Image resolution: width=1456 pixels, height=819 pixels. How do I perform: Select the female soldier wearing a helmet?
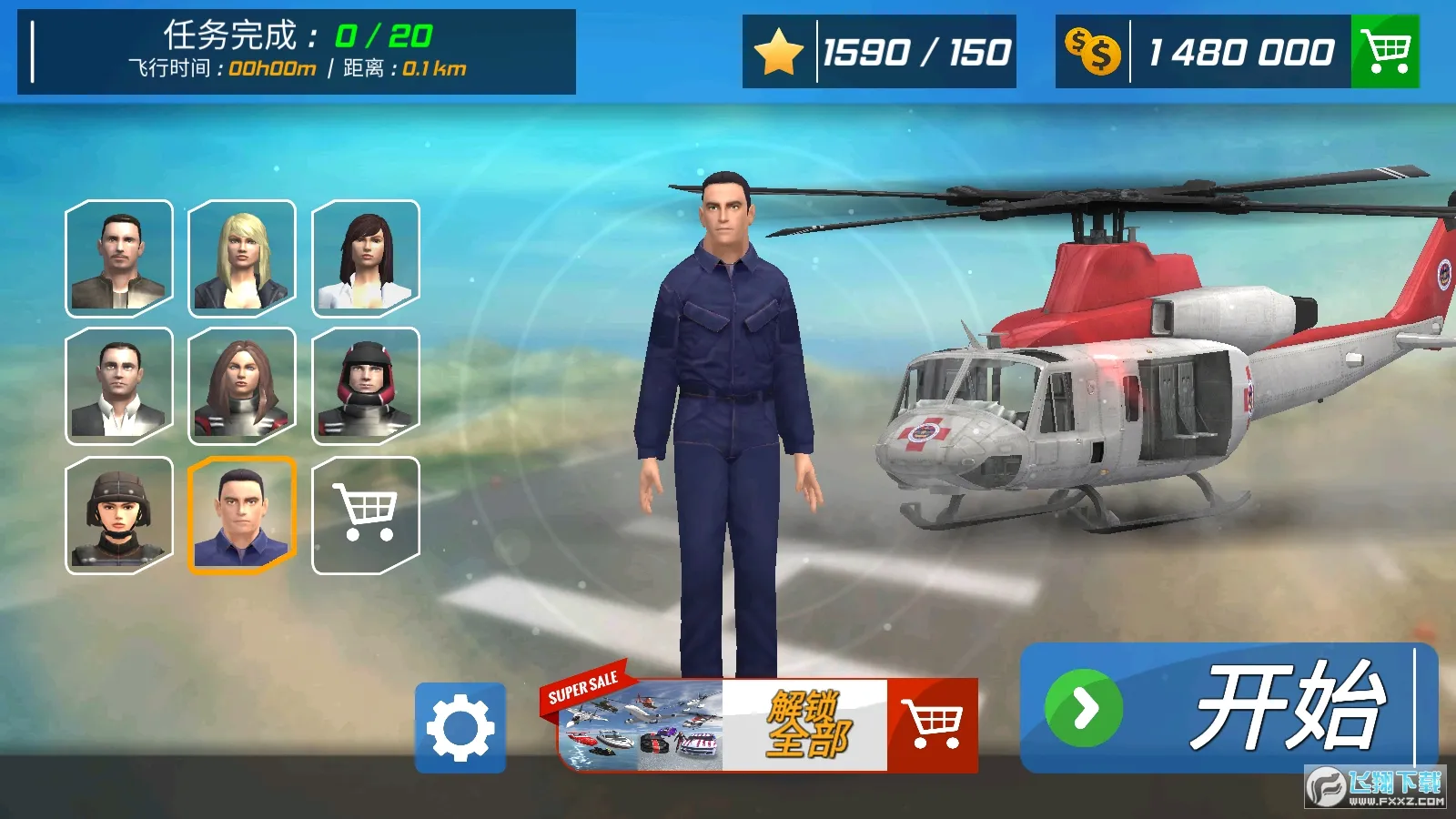118,514
